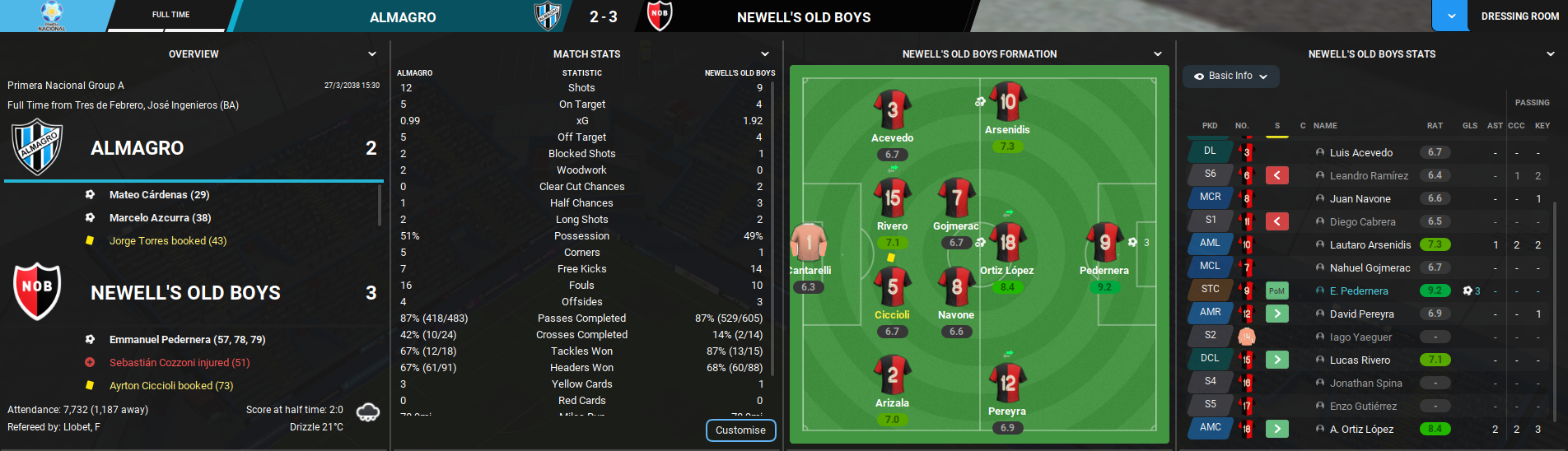This screenshot has width=1568, height=451.
Task: Select Lautaro Arsenidis row in player list
Action: coord(1370,244)
